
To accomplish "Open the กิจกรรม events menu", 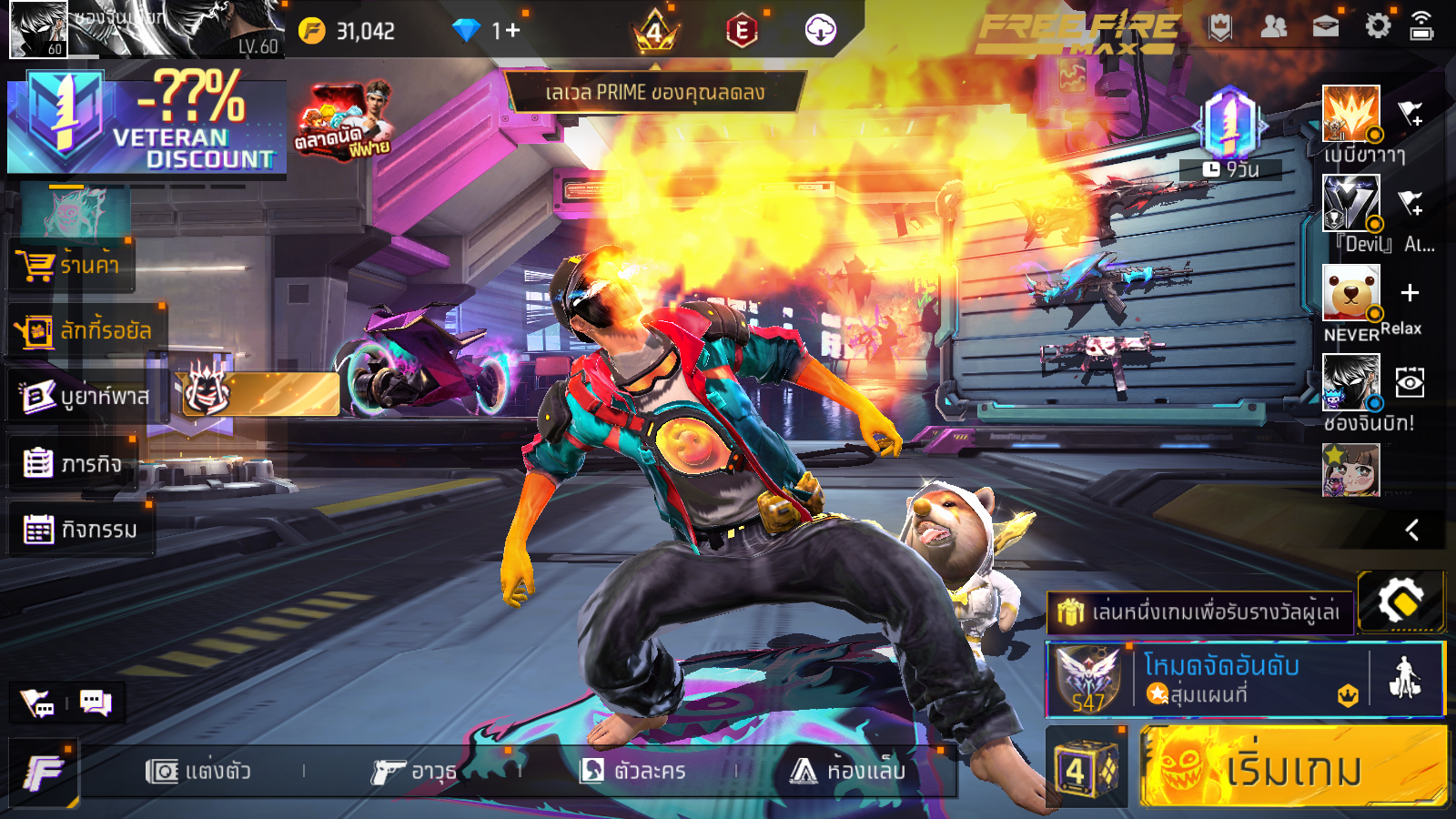I will (x=80, y=529).
